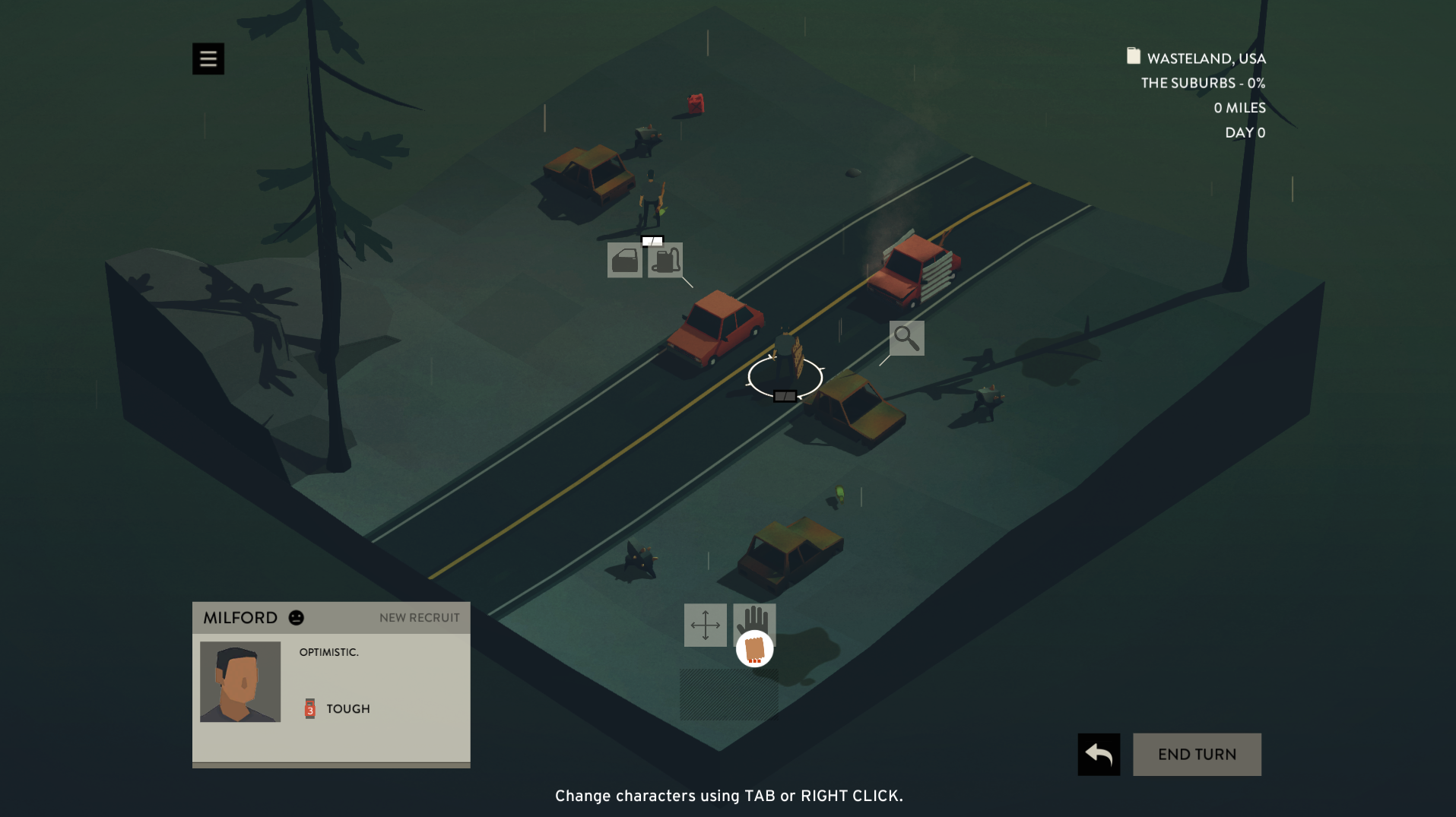The height and width of the screenshot is (817, 1456).
Task: Click the paper bag item in white circle
Action: pos(753,650)
